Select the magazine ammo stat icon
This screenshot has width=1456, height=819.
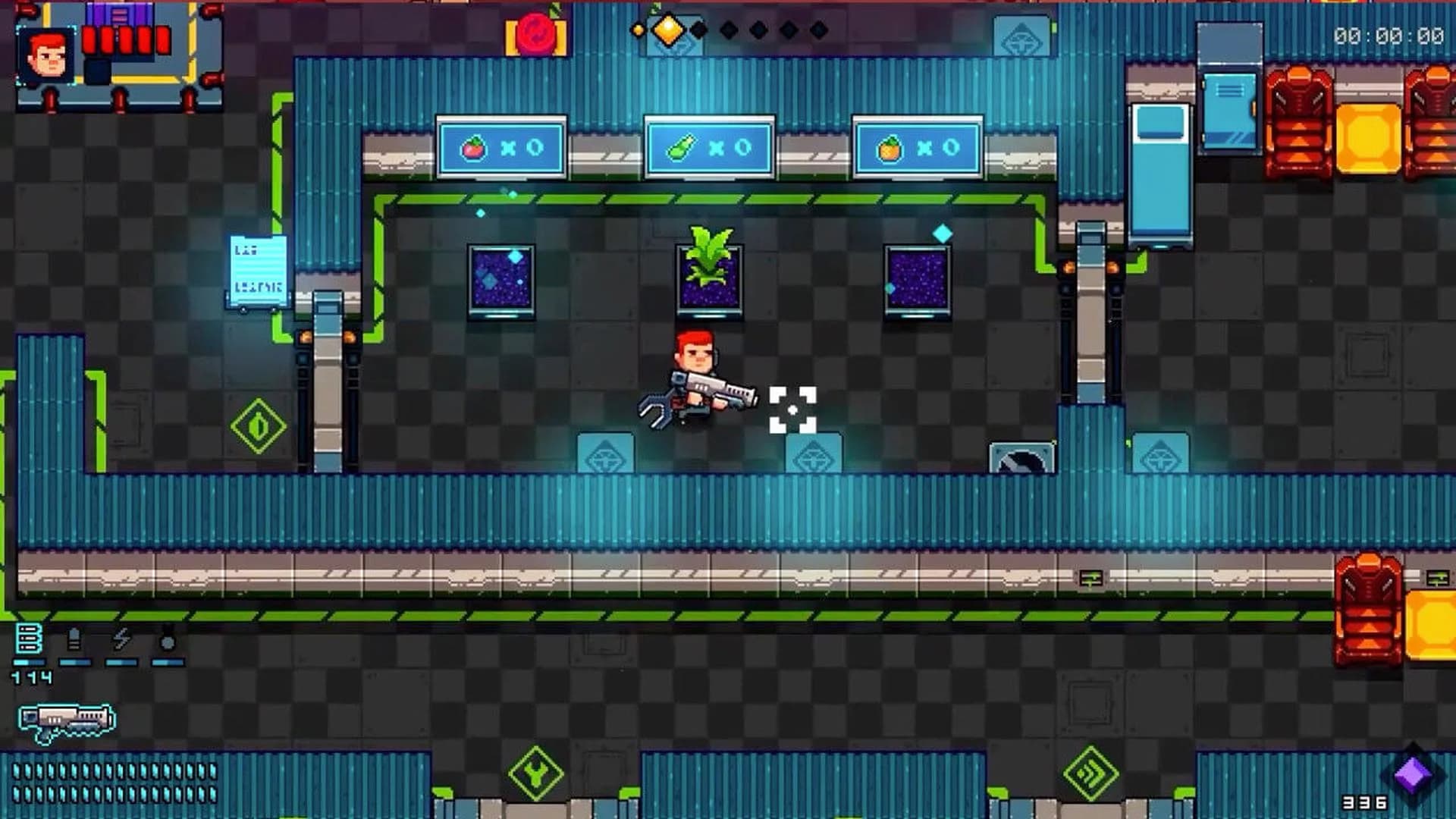click(29, 639)
